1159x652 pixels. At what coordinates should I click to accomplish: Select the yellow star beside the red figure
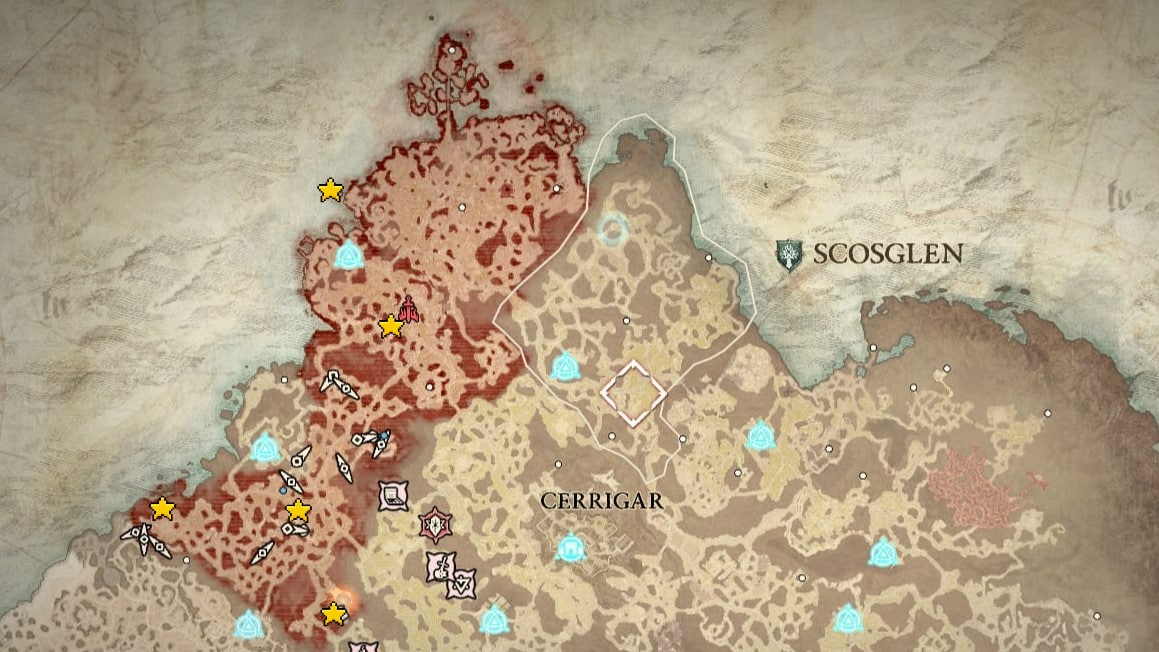[391, 326]
